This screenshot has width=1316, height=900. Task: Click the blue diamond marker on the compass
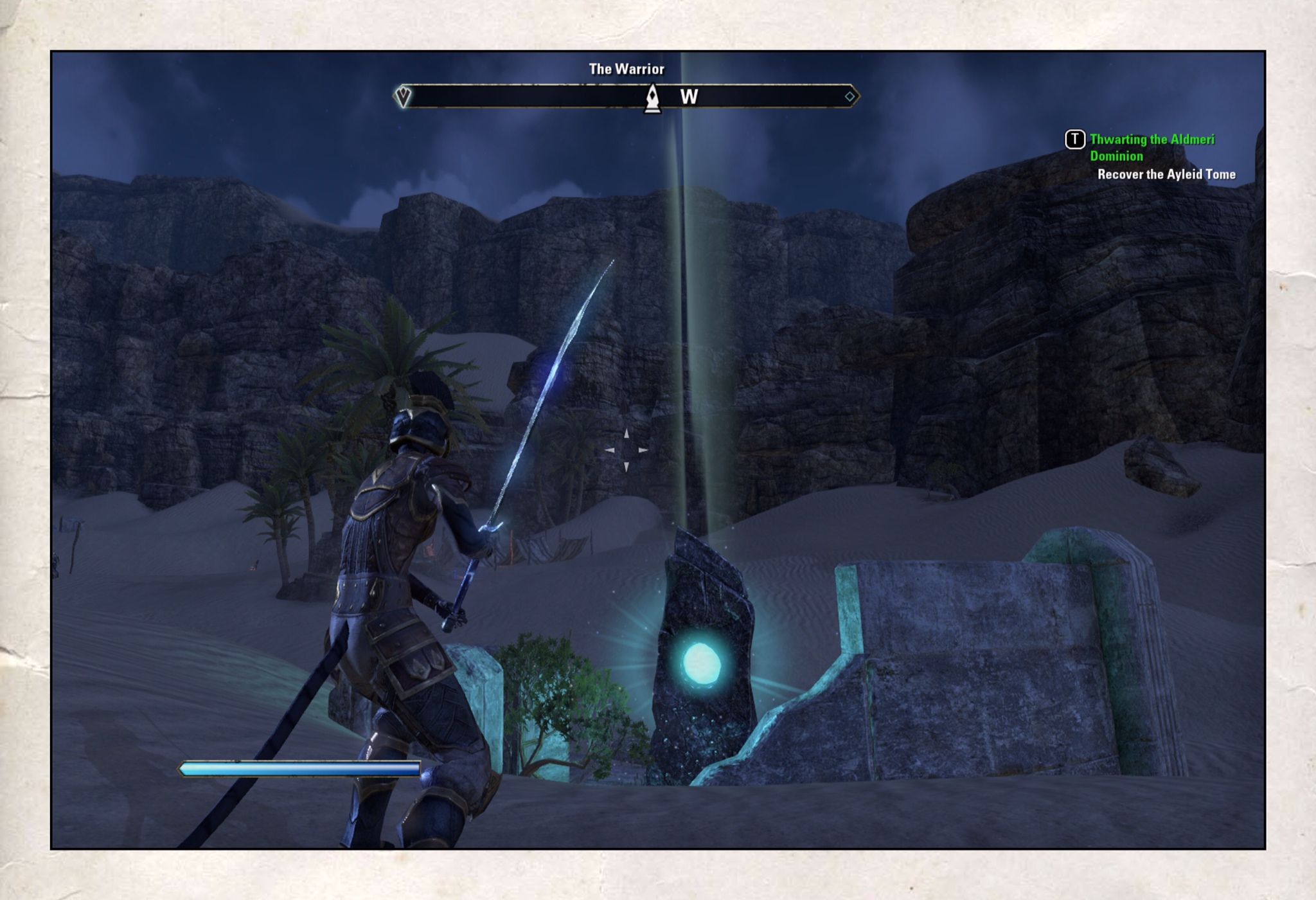coord(849,96)
